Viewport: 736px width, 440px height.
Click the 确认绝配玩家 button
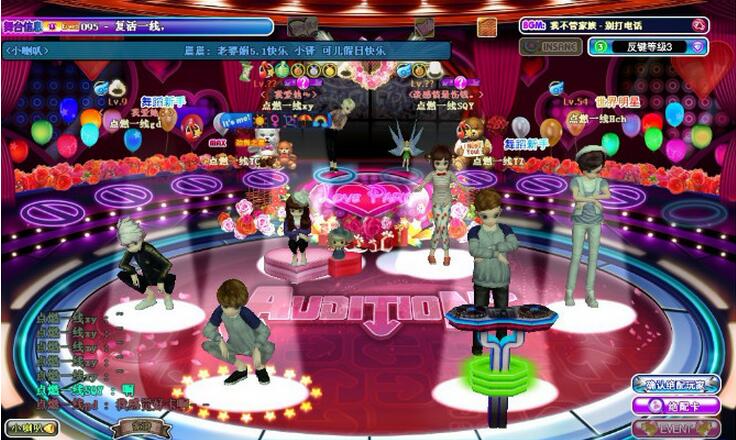tap(676, 385)
